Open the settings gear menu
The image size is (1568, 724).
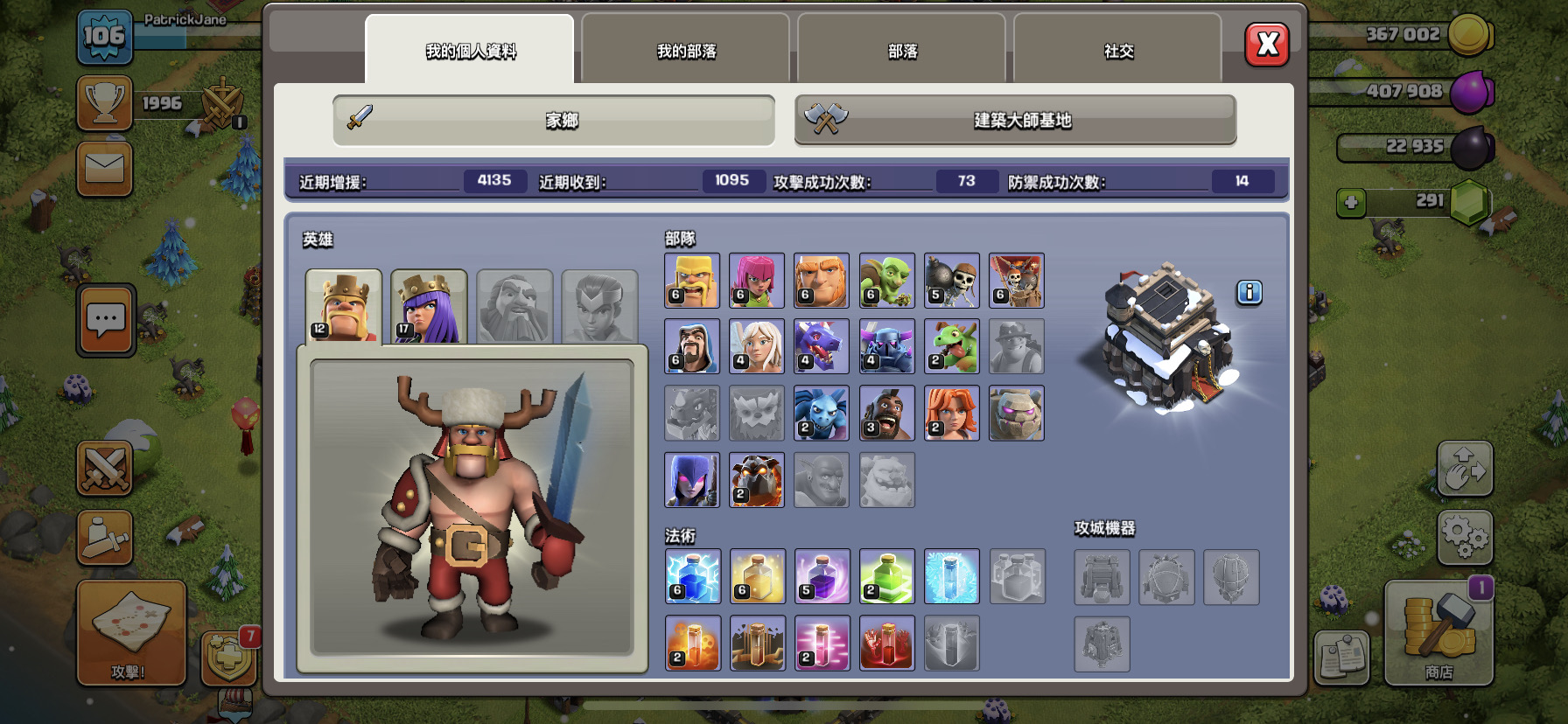coord(1465,537)
